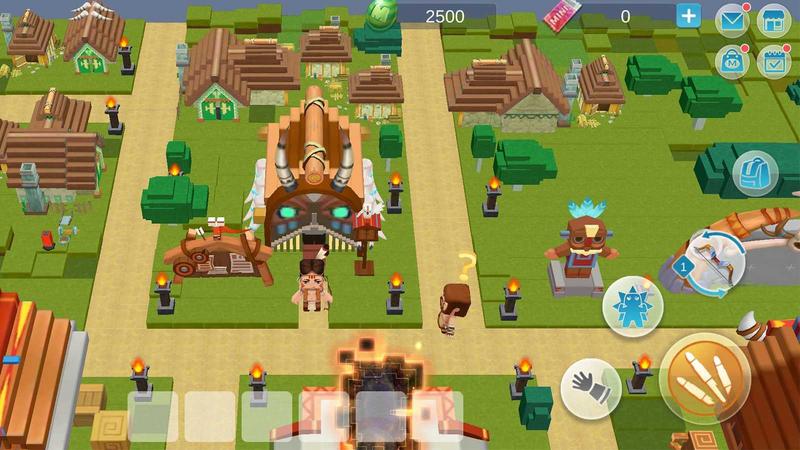Activate the blue spiky figure skill
The height and width of the screenshot is (450, 800).
632,307
